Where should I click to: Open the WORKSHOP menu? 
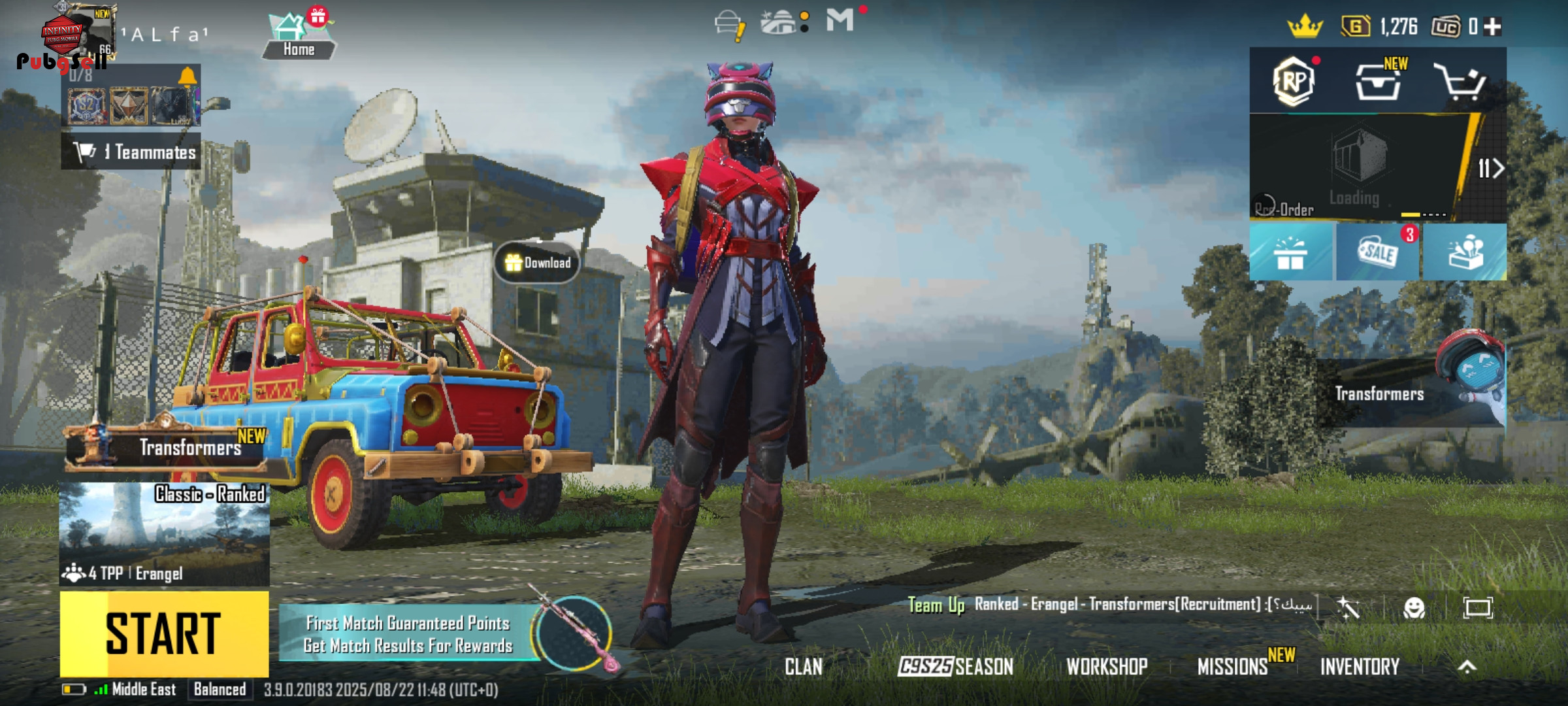1107,667
